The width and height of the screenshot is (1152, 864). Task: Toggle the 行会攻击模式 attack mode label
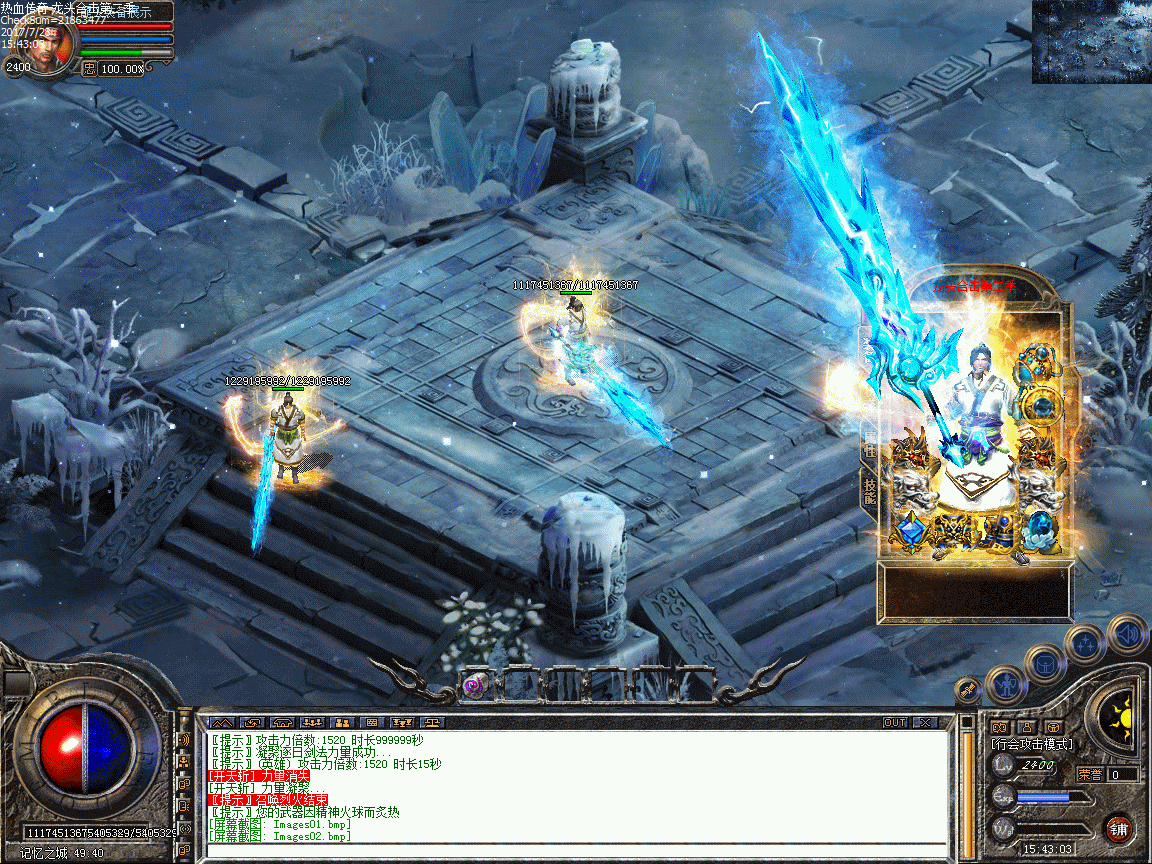pyautogui.click(x=1031, y=744)
